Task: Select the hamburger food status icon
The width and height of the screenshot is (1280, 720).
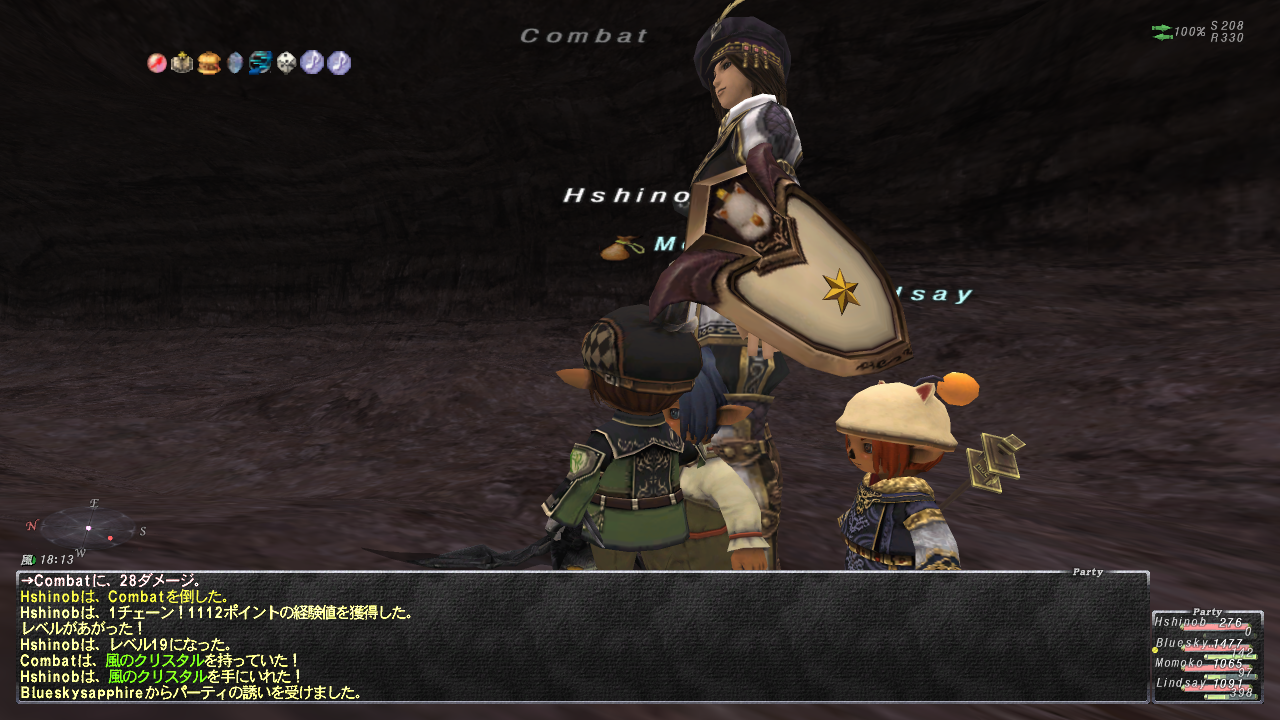Action: [x=209, y=63]
